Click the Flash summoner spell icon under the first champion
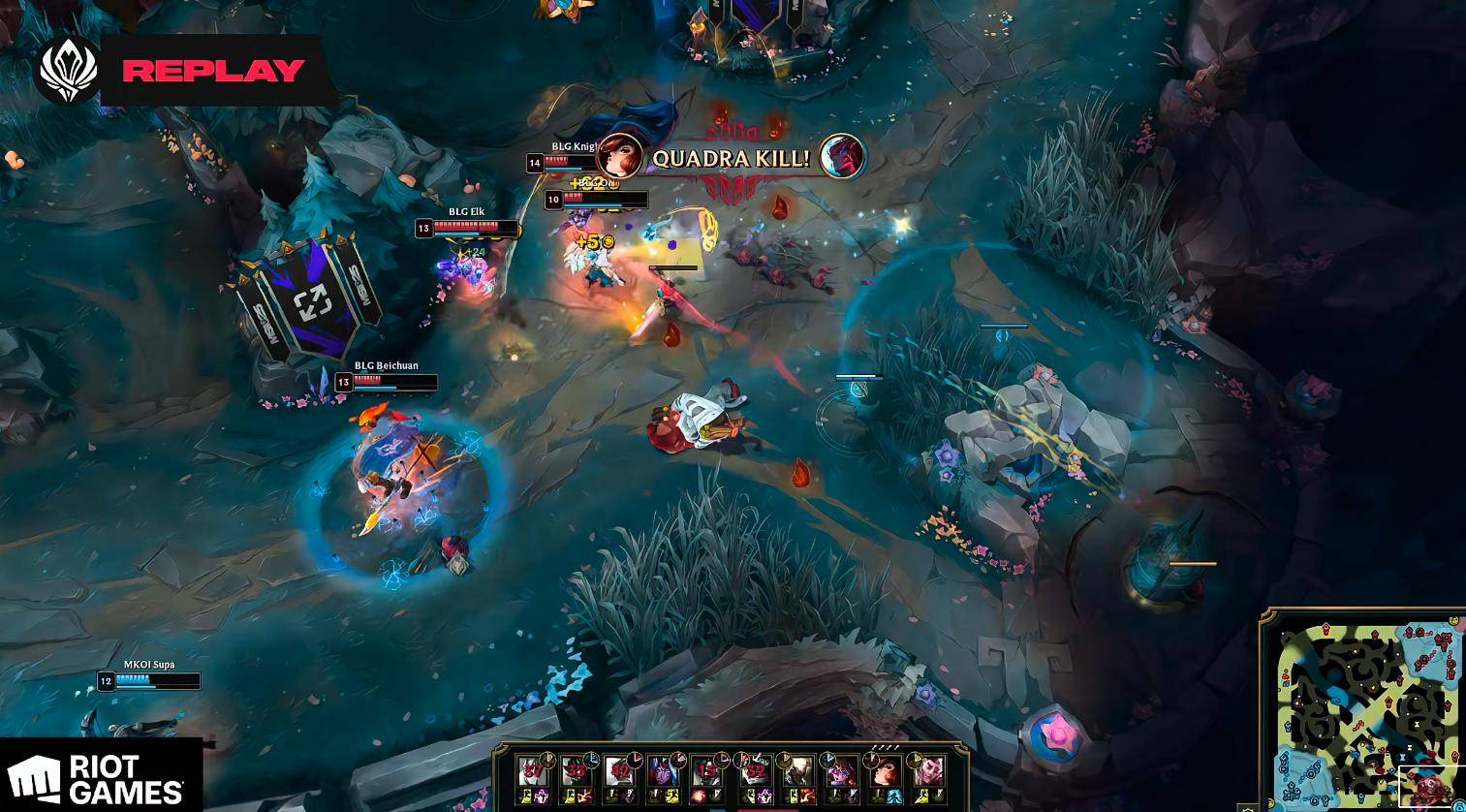This screenshot has height=812, width=1466. click(524, 796)
